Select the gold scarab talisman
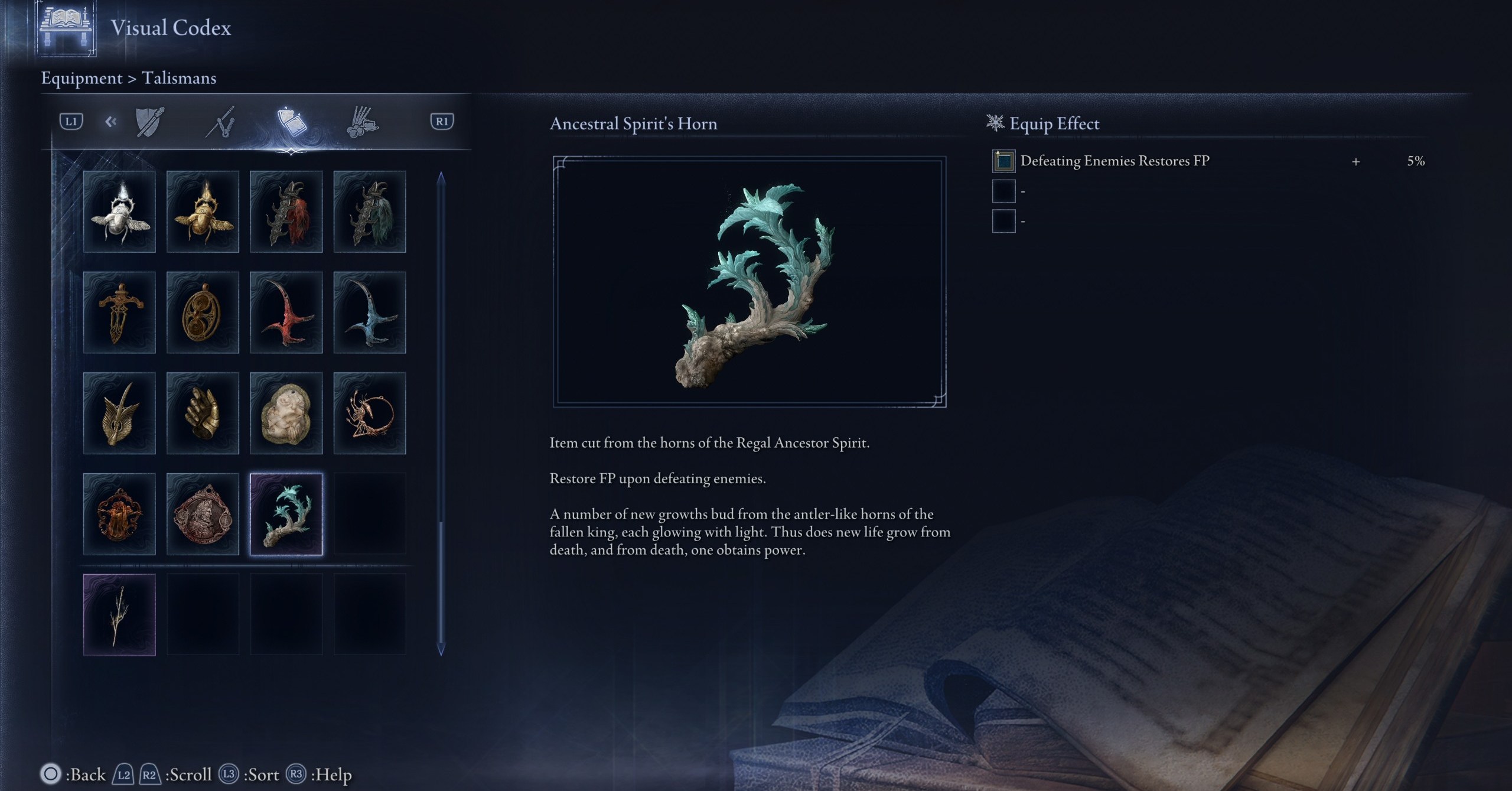This screenshot has height=791, width=1512. pyautogui.click(x=203, y=211)
